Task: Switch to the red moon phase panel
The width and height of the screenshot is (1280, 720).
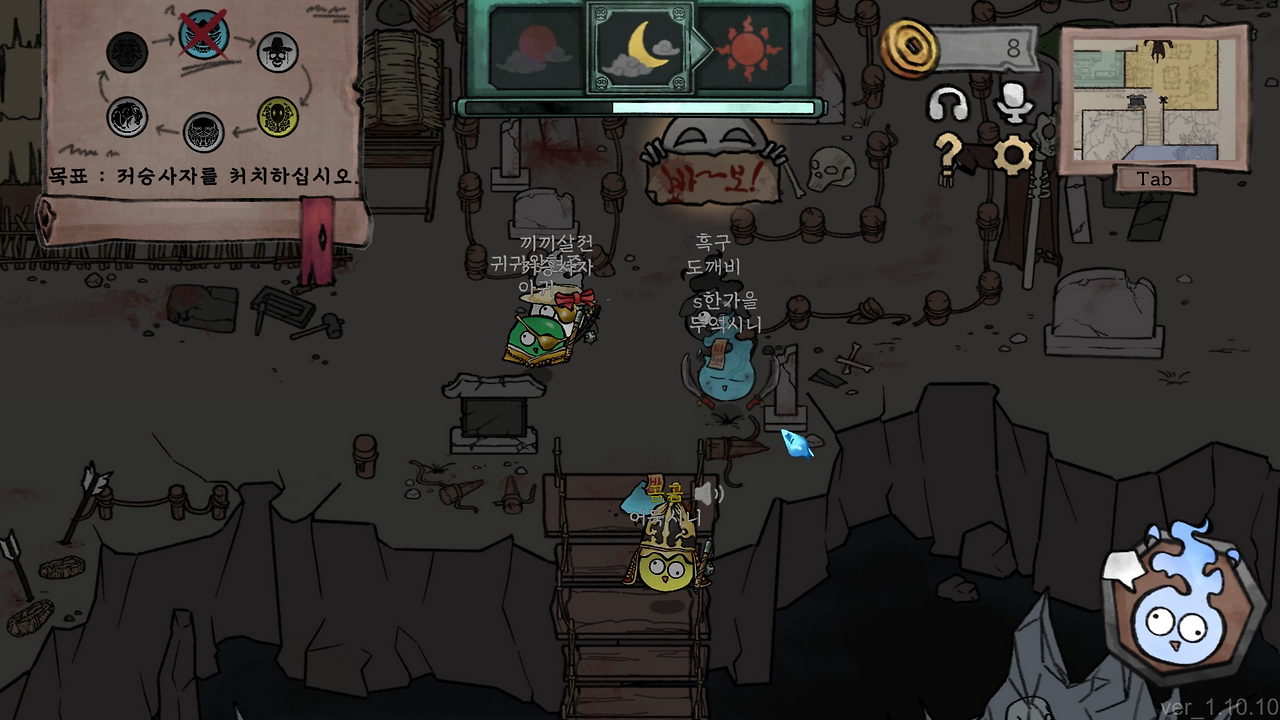Action: [528, 45]
